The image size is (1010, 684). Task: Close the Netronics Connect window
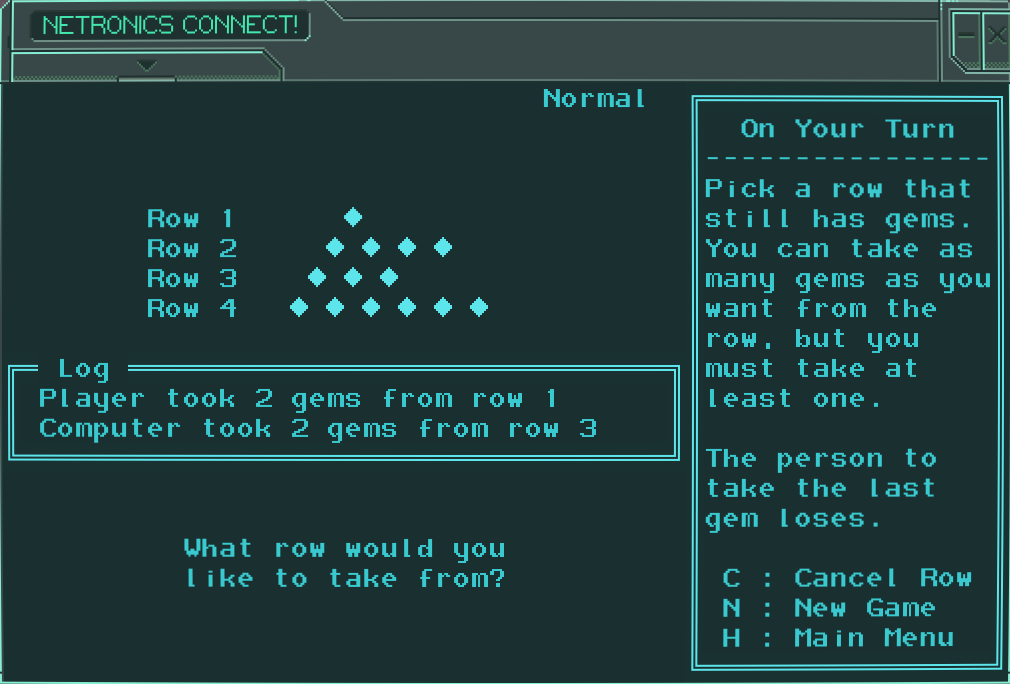click(996, 37)
